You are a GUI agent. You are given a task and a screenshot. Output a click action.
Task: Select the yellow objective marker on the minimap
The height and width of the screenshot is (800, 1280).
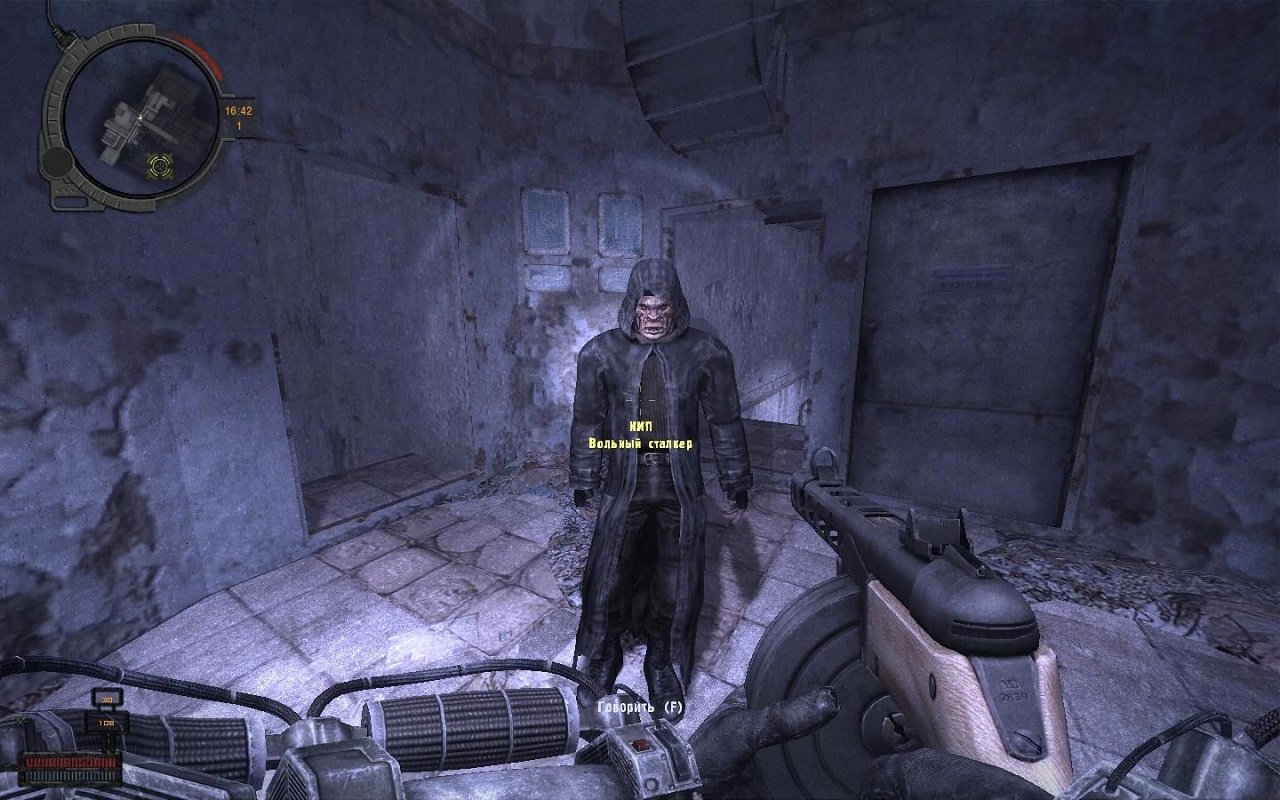[158, 163]
